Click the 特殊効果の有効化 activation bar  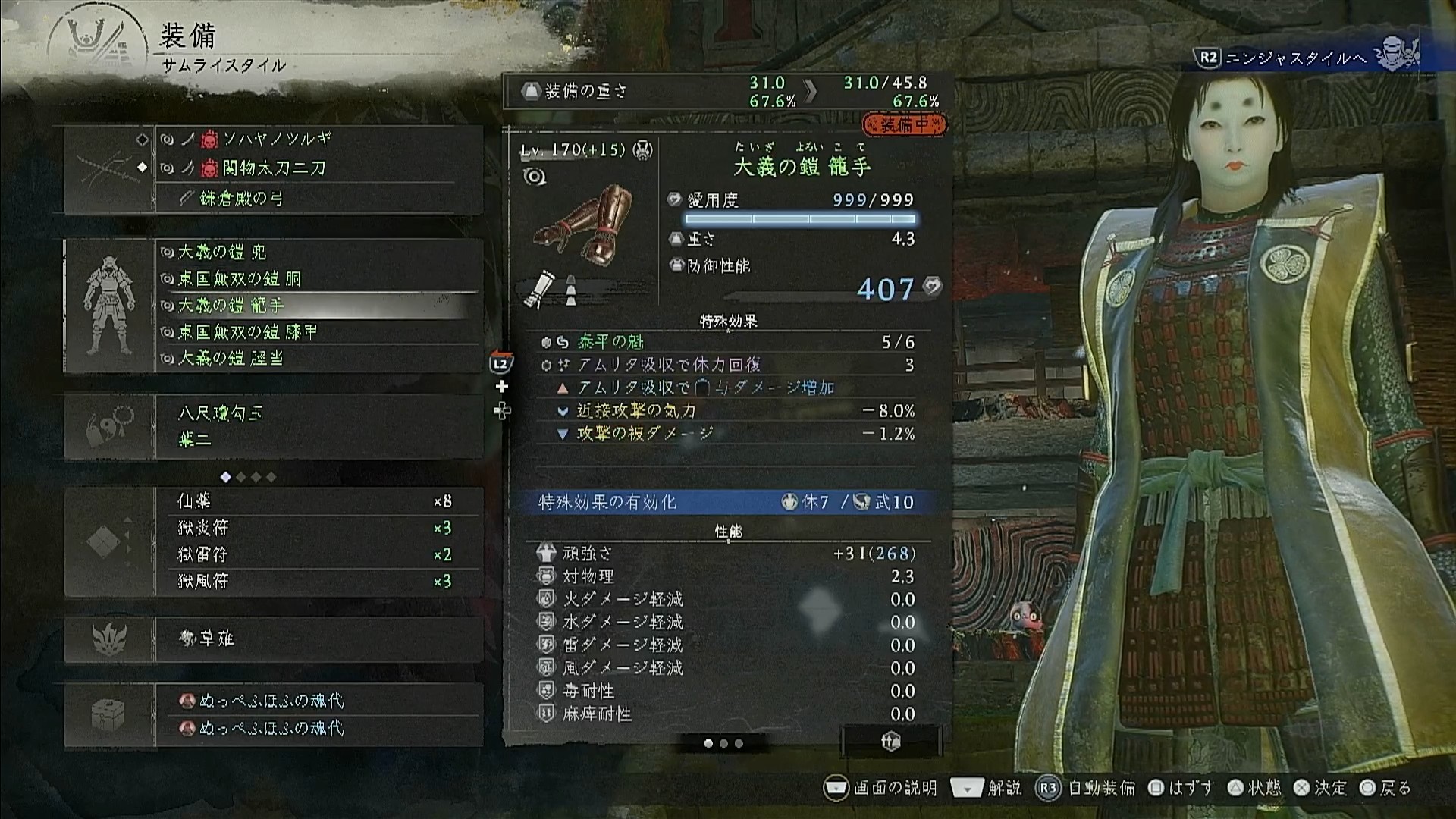click(726, 502)
